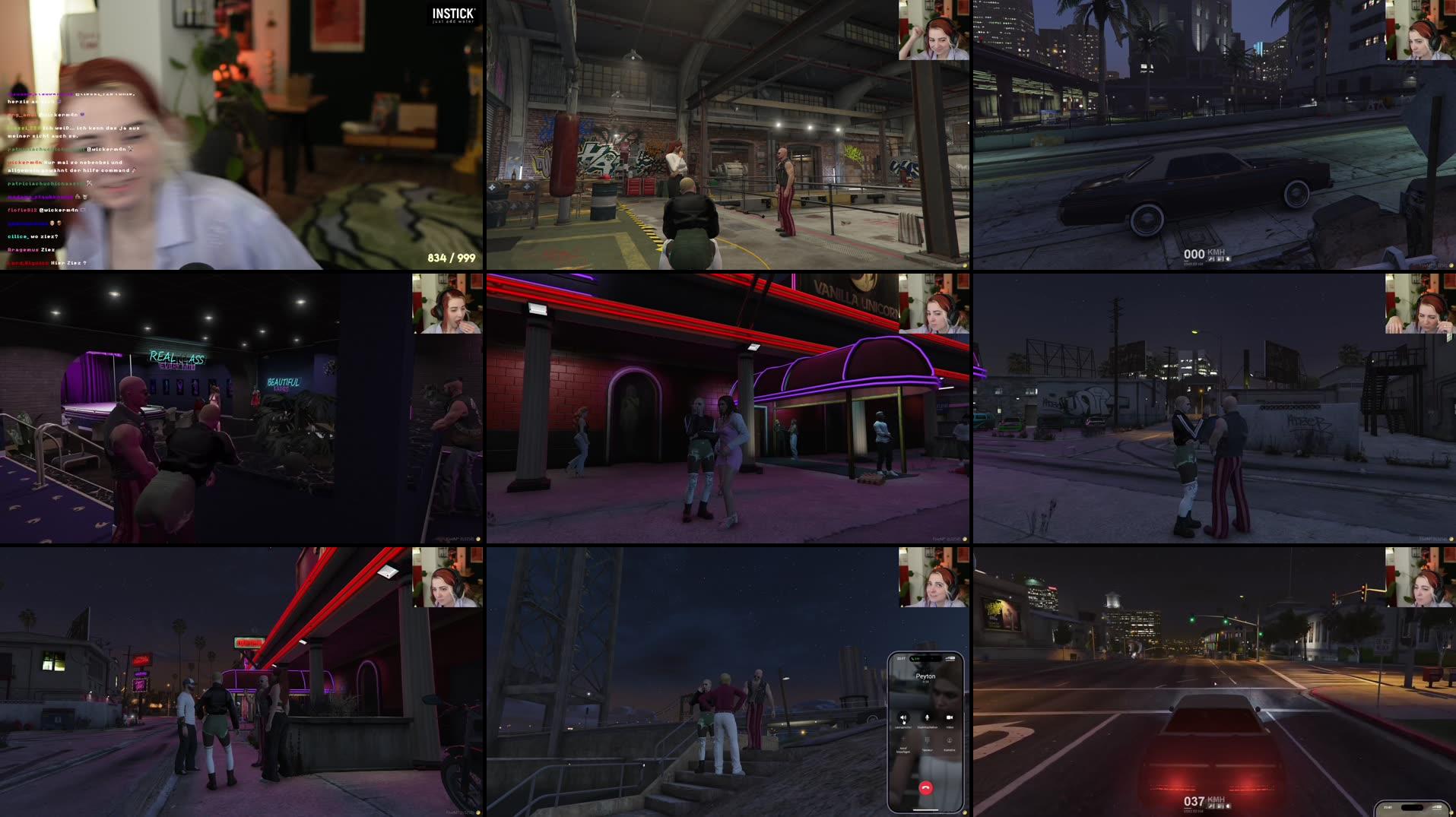1456x817 pixels.
Task: Click the home indicator bar at the bottom of the phone
Action: [926, 809]
